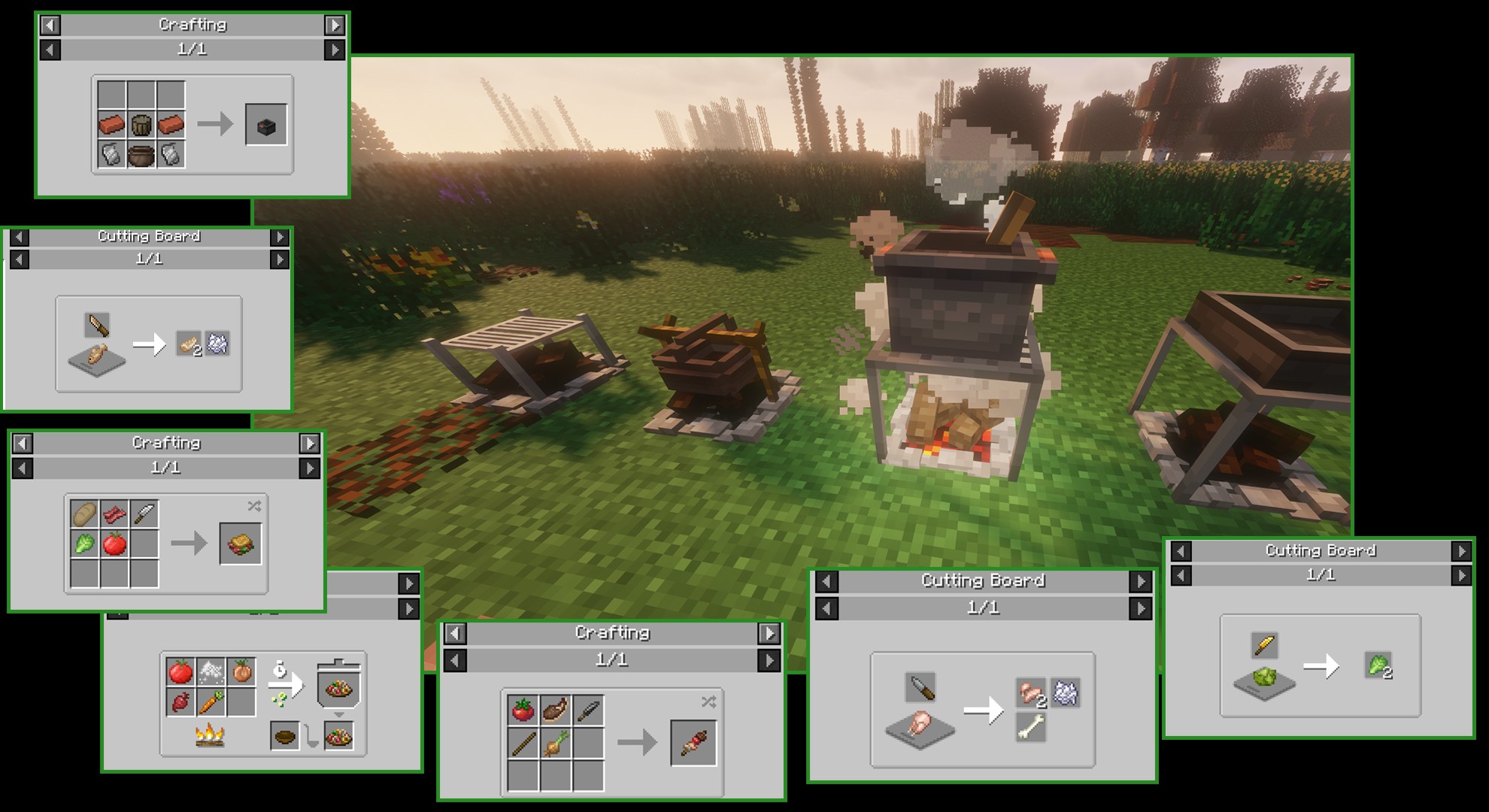Click the cooking pot ingredient slot
This screenshot has height=812, width=1489.
(141, 155)
